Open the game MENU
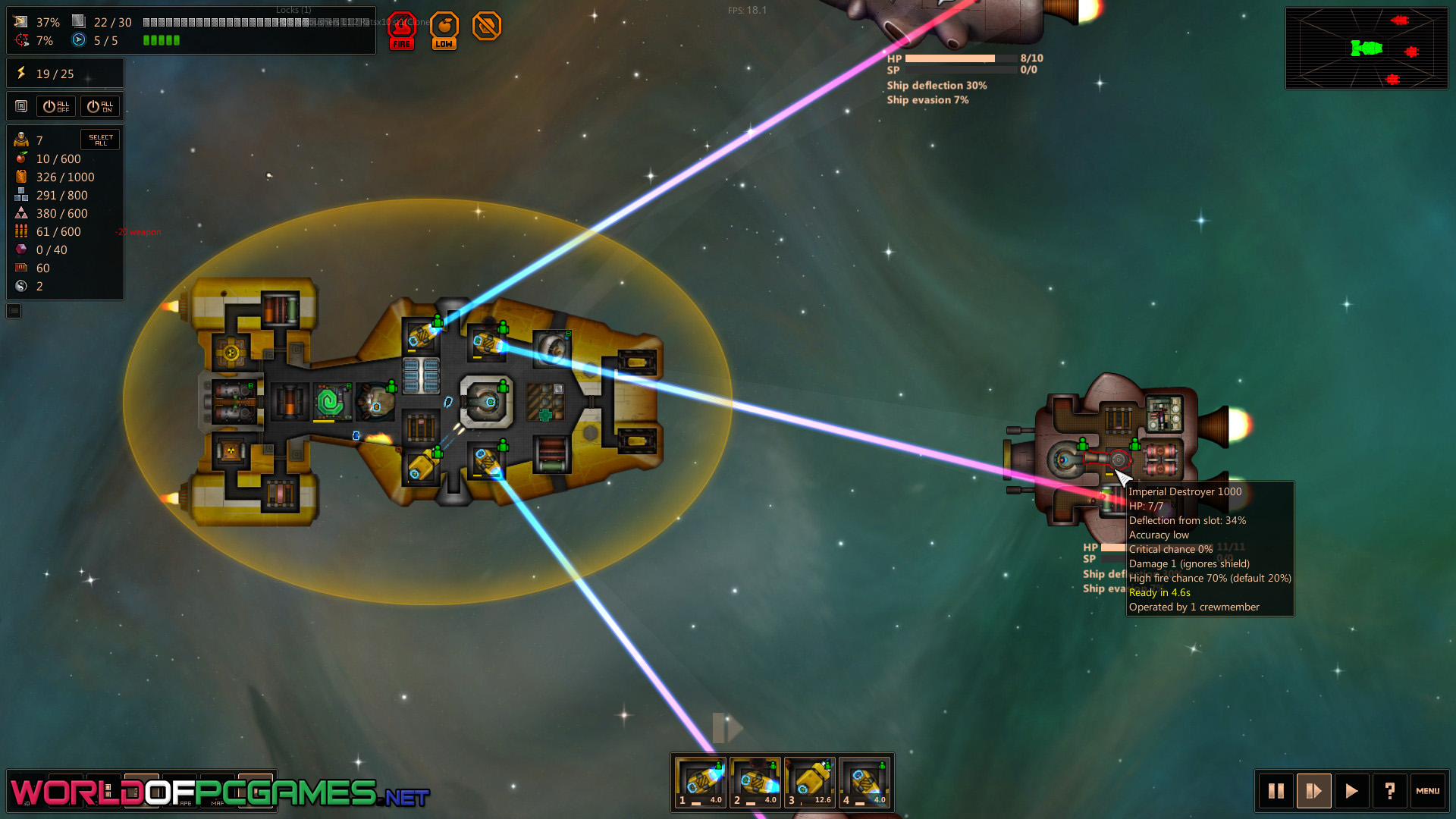The width and height of the screenshot is (1456, 819). coord(1427,792)
